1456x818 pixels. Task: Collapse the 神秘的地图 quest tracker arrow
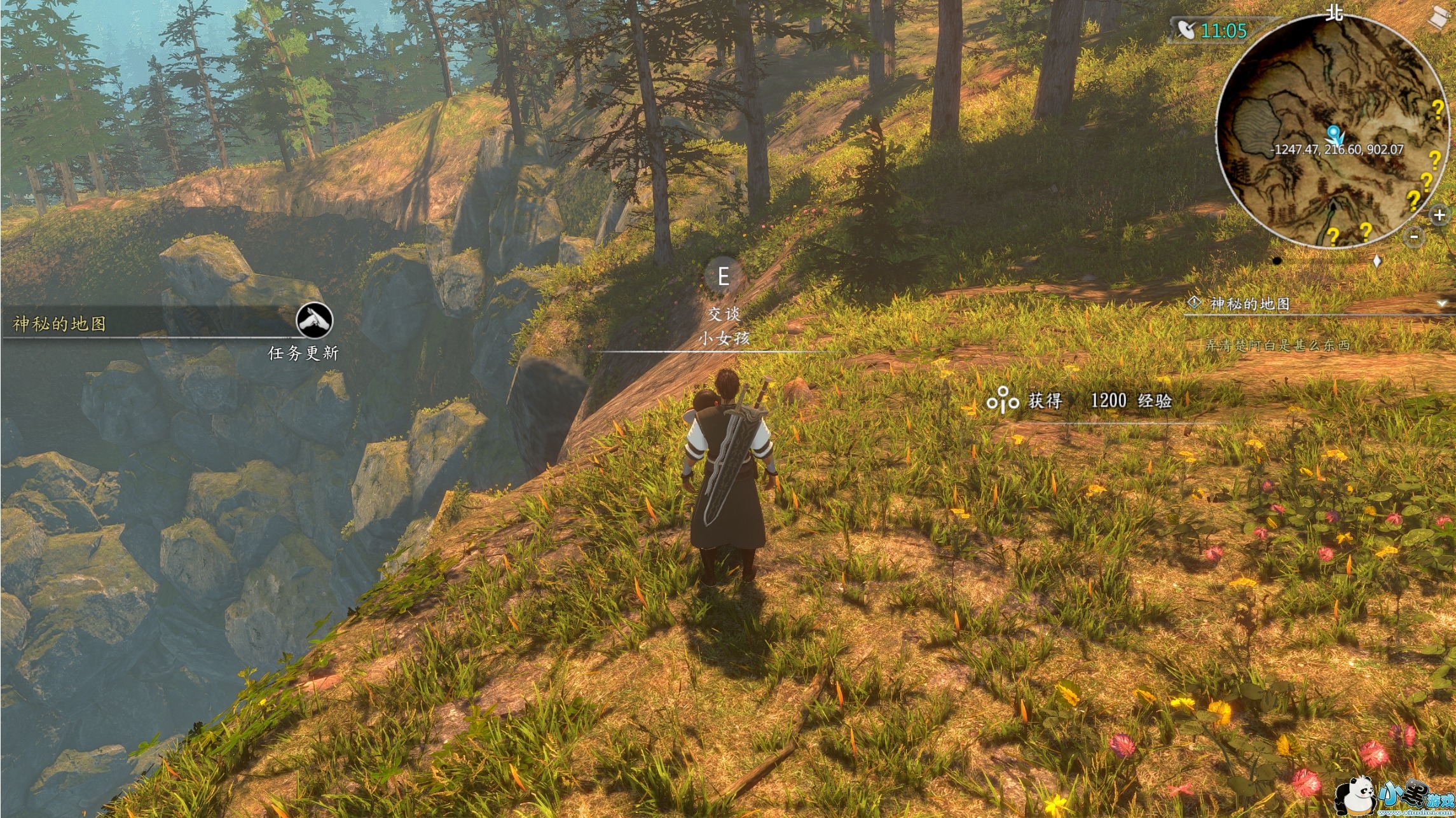coord(1441,304)
